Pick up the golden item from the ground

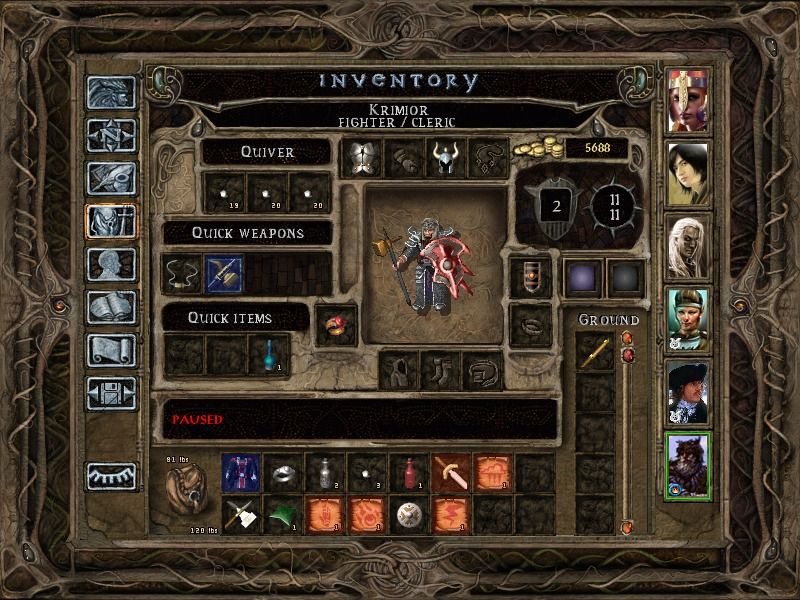[x=594, y=352]
